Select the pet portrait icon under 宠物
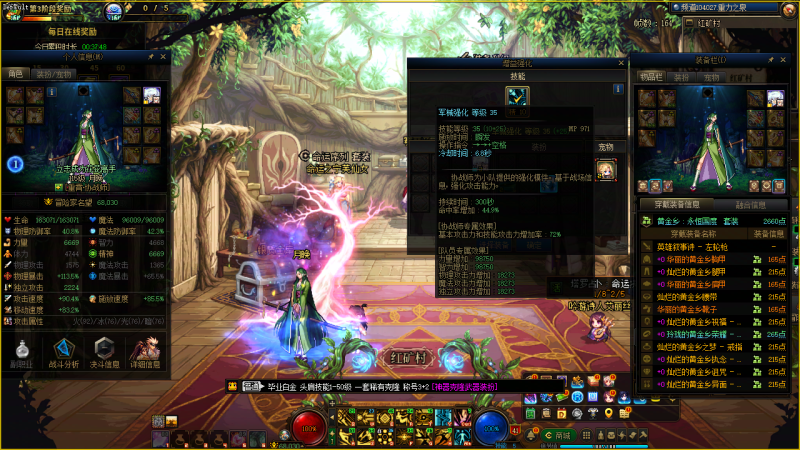The height and width of the screenshot is (450, 800). (x=606, y=169)
